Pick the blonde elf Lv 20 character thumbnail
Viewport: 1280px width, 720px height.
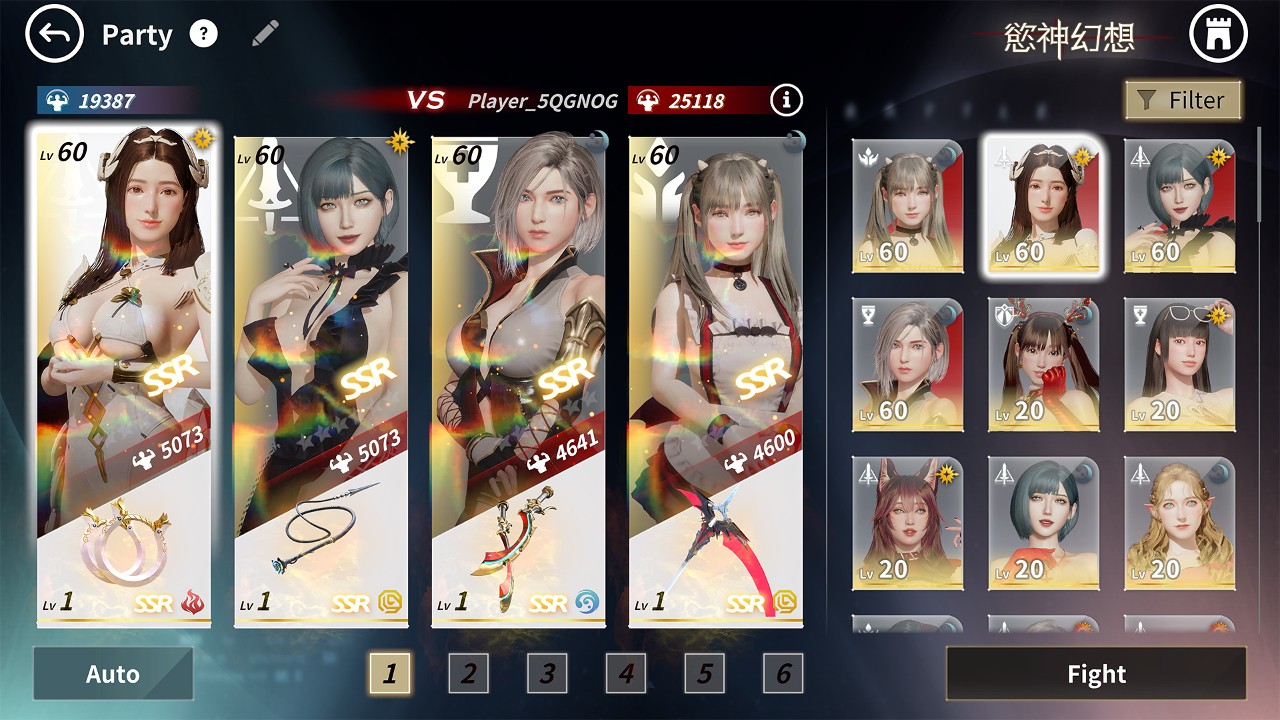[x=1179, y=523]
